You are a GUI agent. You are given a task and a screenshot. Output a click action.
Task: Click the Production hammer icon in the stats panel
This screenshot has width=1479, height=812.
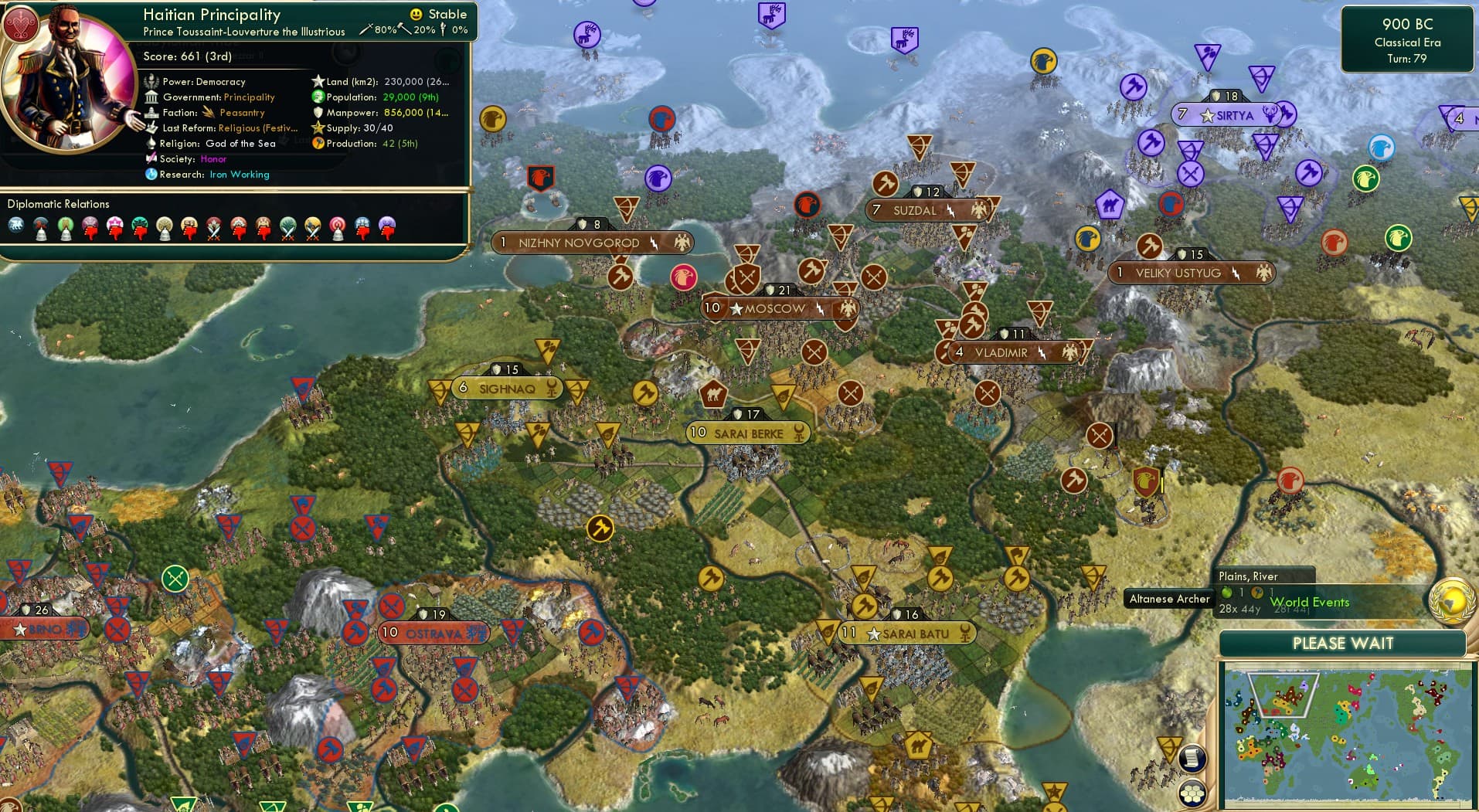317,143
